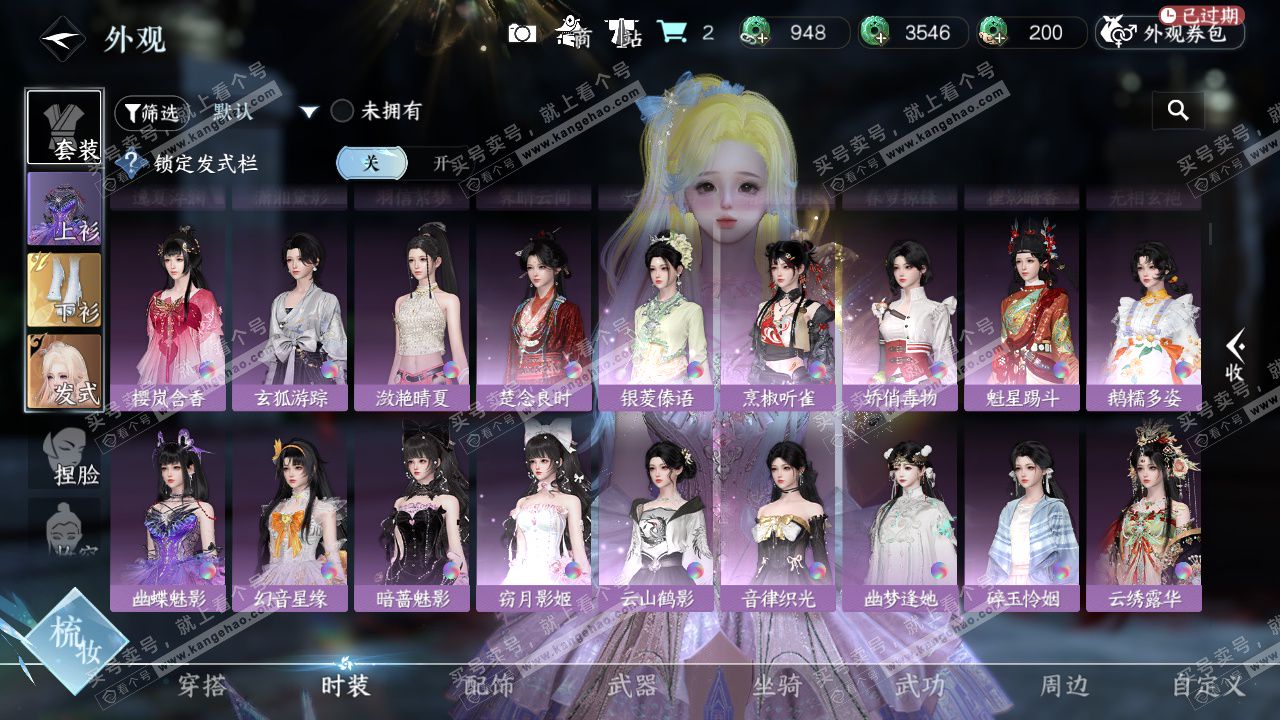1280x720 pixels.
Task: Turn hairstyle lock to 开
Action: (x=441, y=163)
